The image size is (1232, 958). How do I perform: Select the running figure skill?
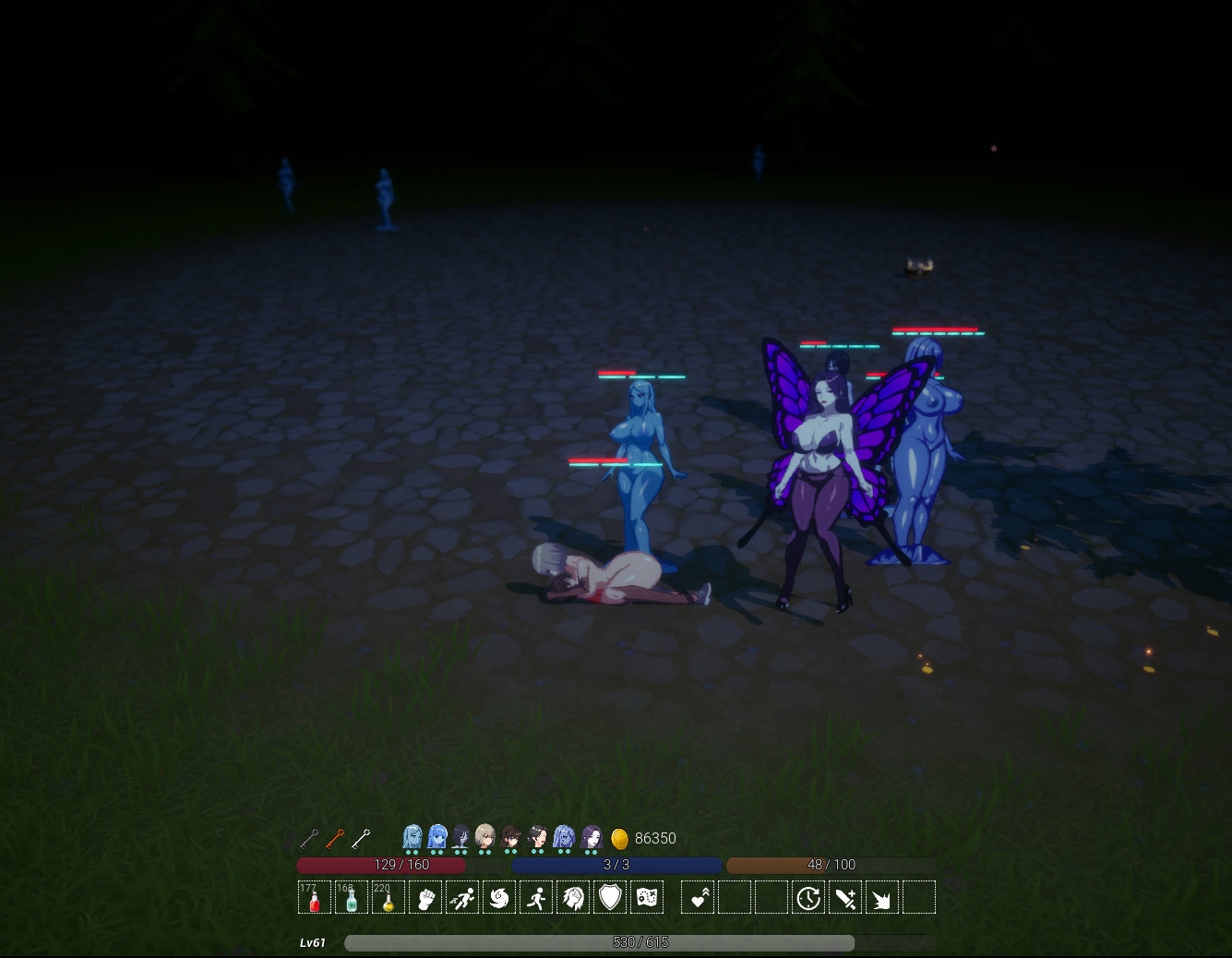pos(536,898)
